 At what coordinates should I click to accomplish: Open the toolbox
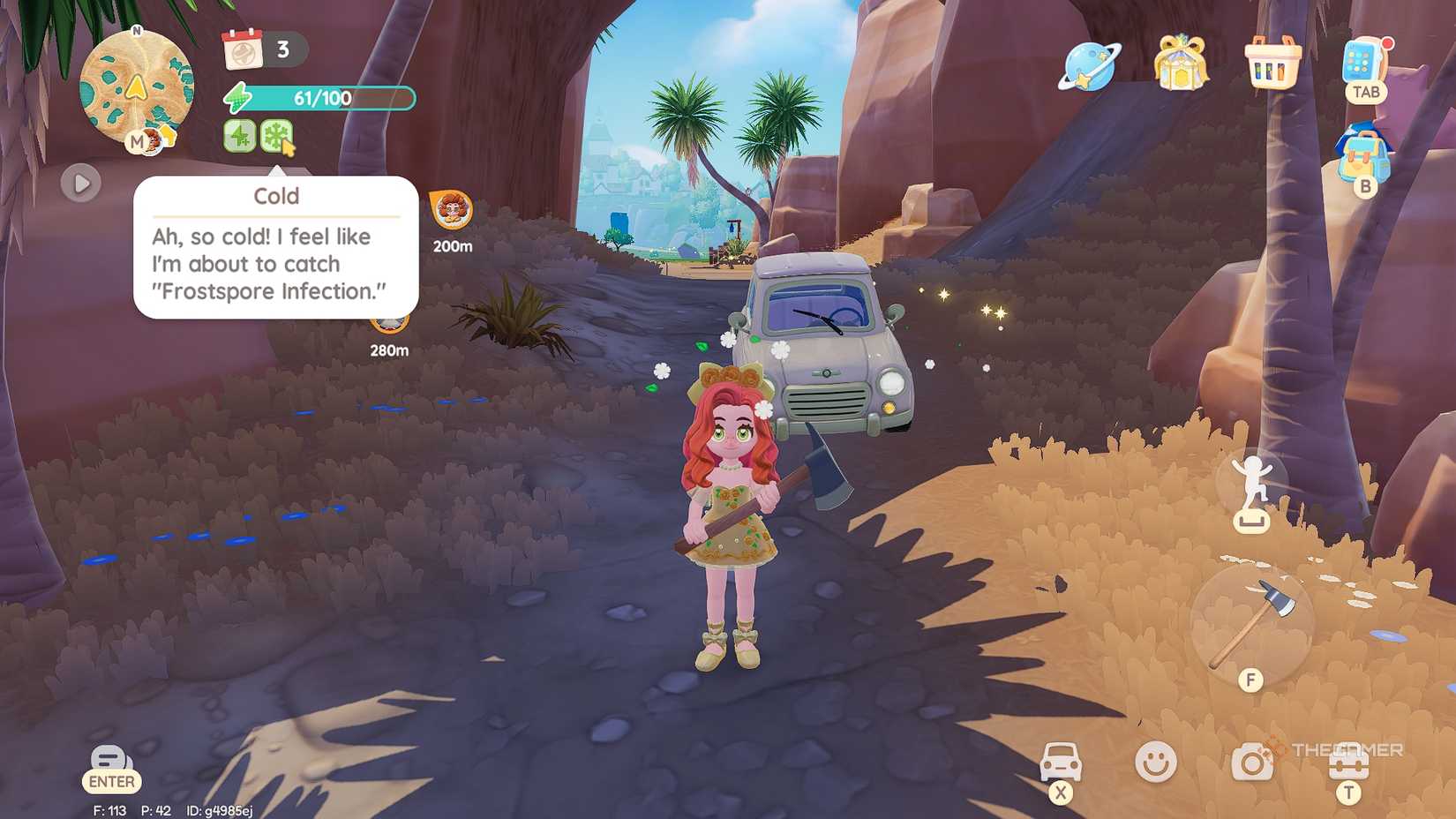coord(1347,760)
